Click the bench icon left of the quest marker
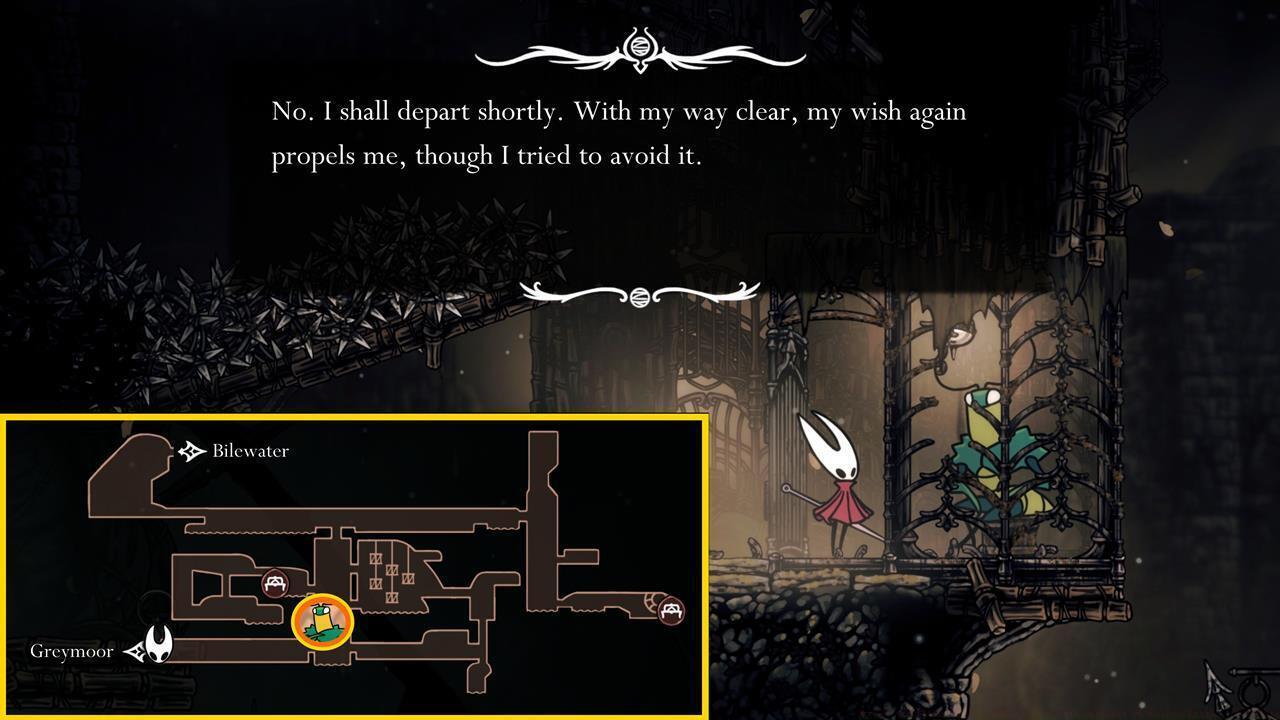 pyautogui.click(x=275, y=580)
